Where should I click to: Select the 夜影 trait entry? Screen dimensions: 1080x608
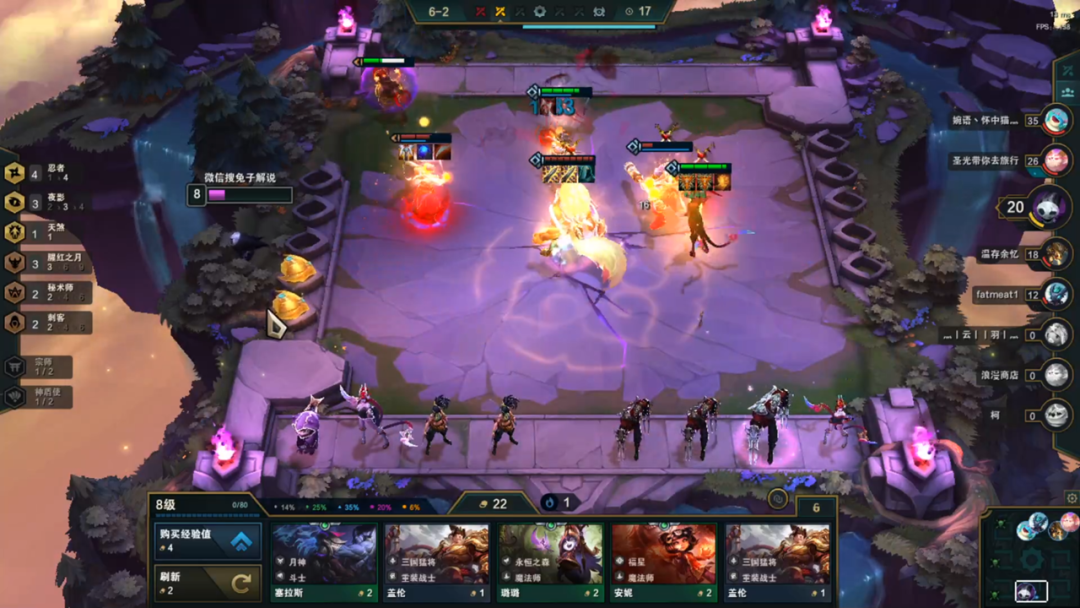coord(47,203)
